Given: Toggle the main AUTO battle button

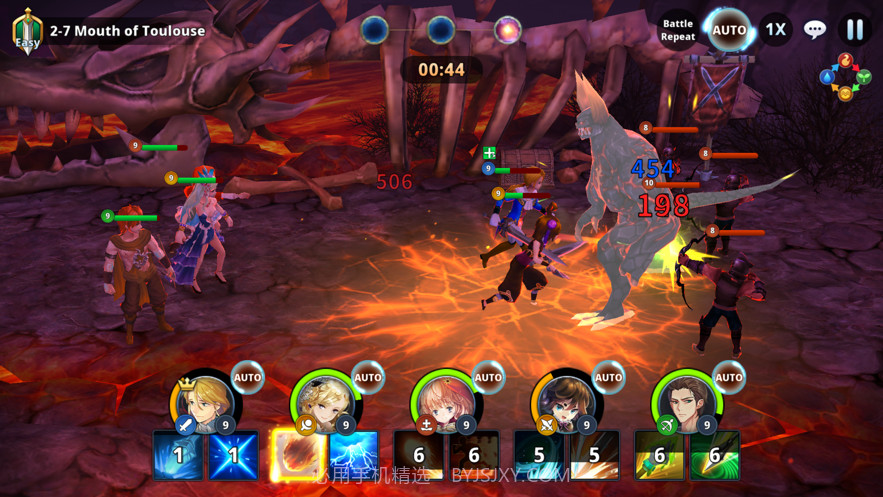Looking at the screenshot, I should pyautogui.click(x=728, y=30).
